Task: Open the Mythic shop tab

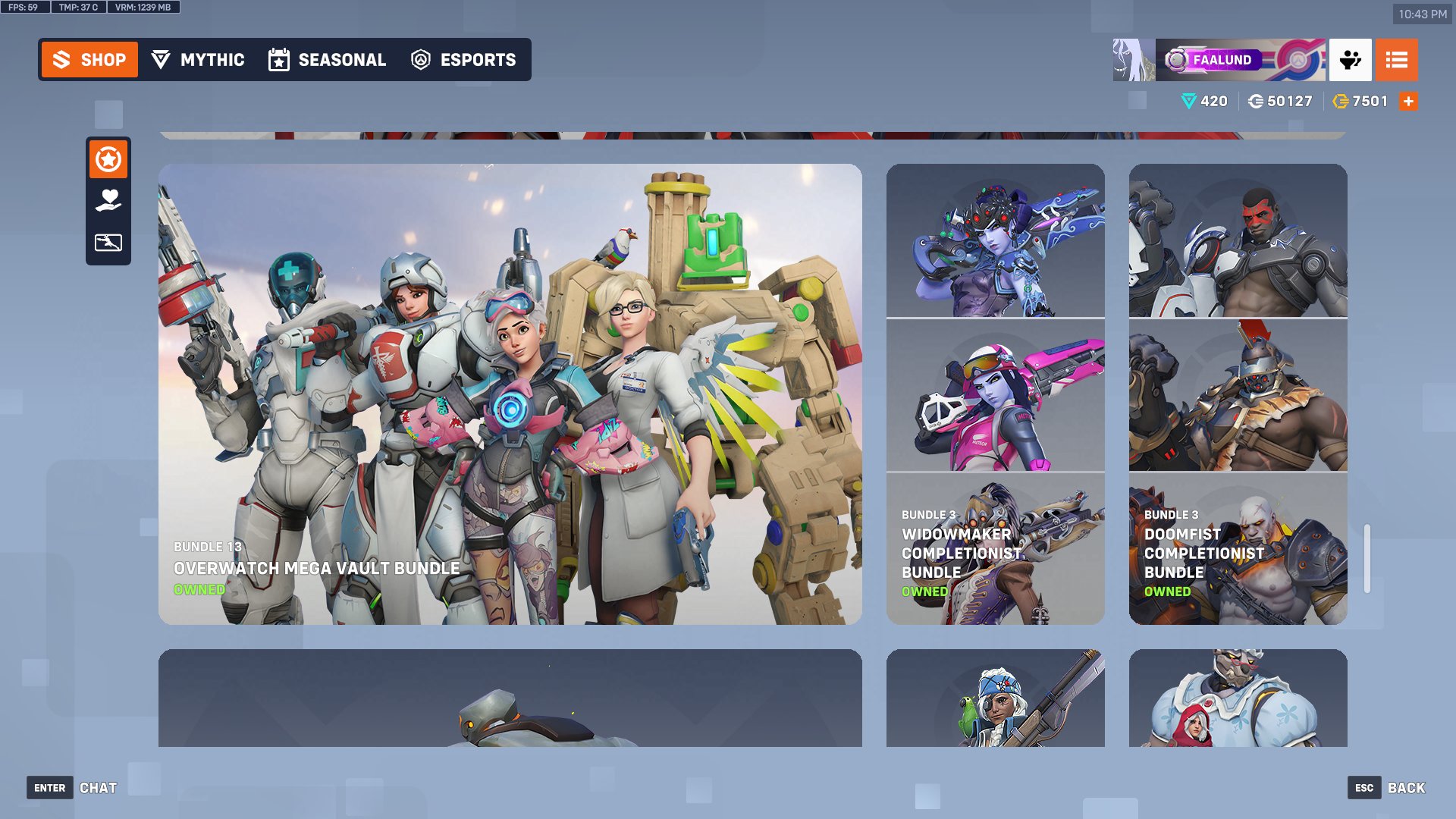Action: pyautogui.click(x=198, y=59)
